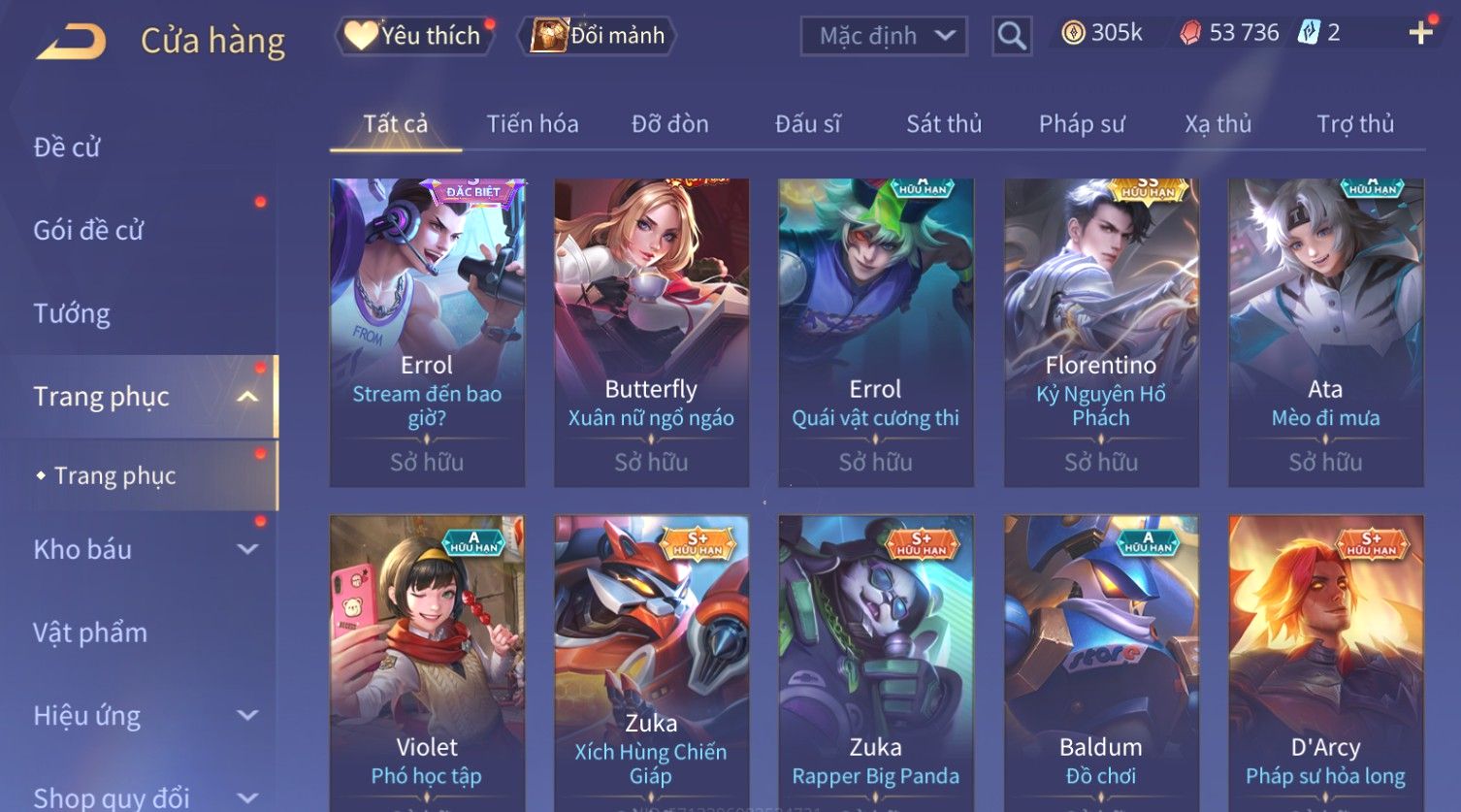1461x812 pixels.
Task: Select the Butterfly Xuân nữ ngổ ngáo skin
Action: coord(651,332)
